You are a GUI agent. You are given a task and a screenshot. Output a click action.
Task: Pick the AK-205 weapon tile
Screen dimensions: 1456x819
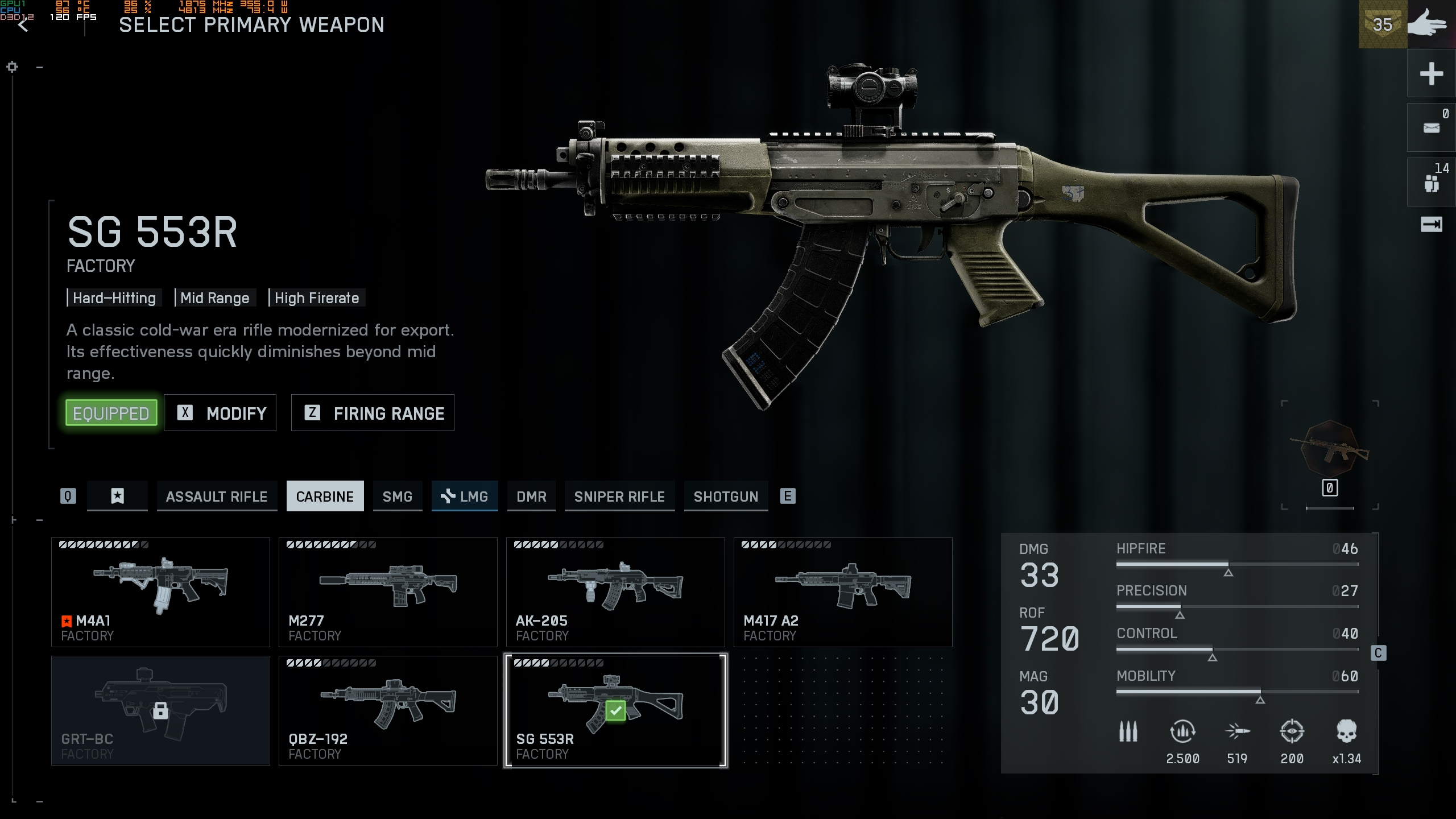pos(615,592)
